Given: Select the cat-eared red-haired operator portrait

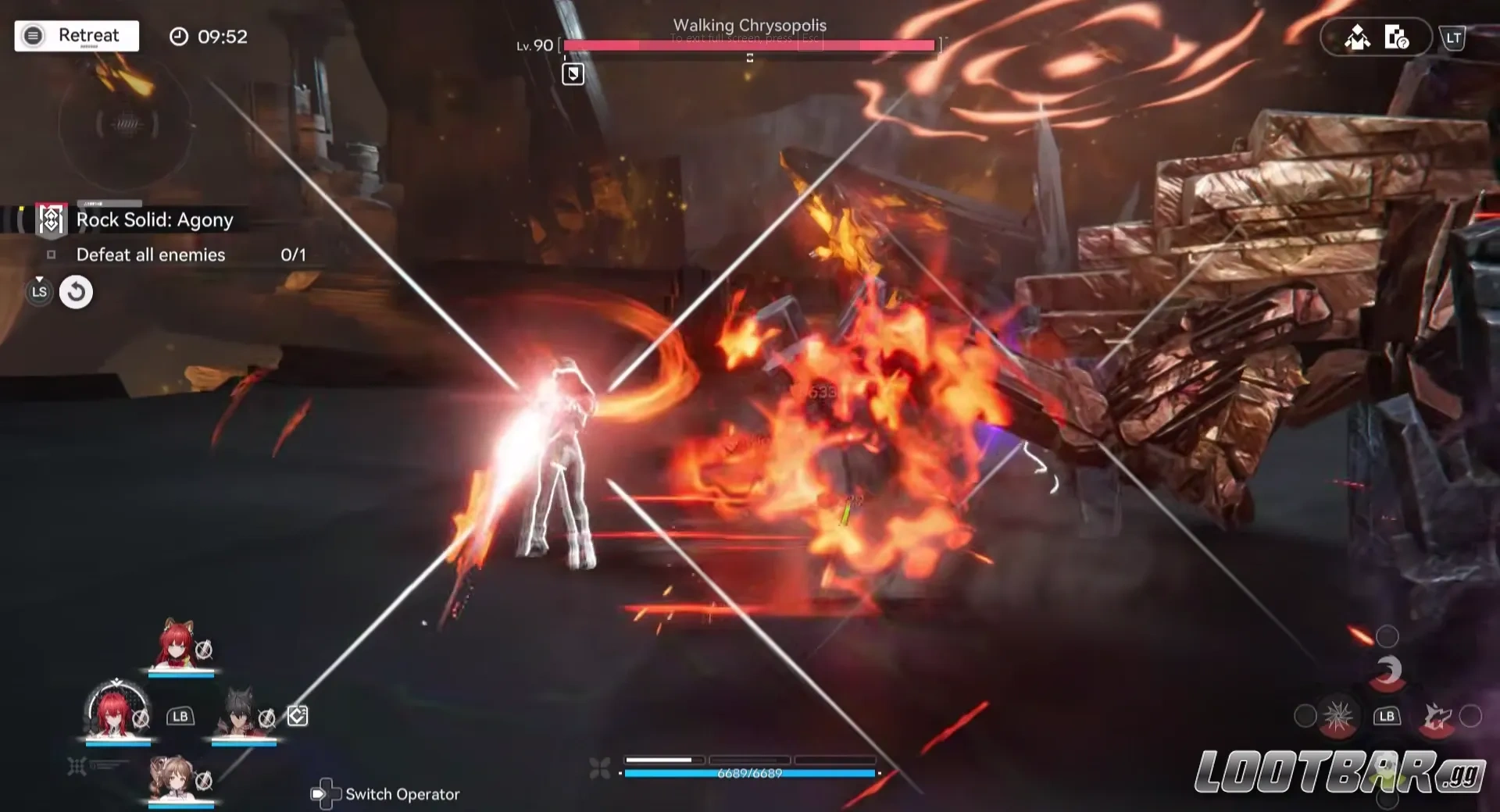Looking at the screenshot, I should (178, 645).
